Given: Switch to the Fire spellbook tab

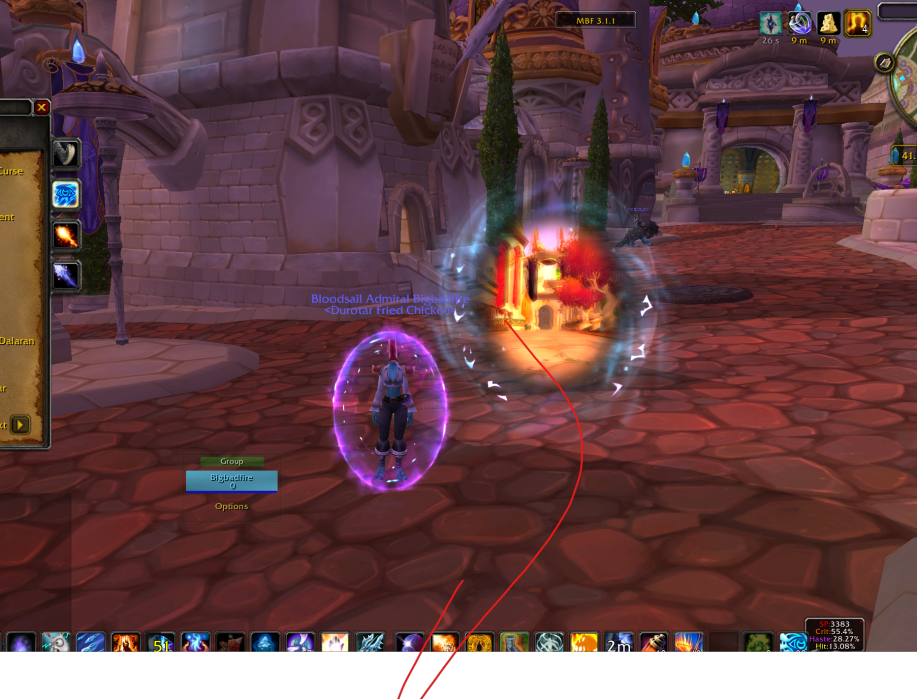Looking at the screenshot, I should 66,235.
